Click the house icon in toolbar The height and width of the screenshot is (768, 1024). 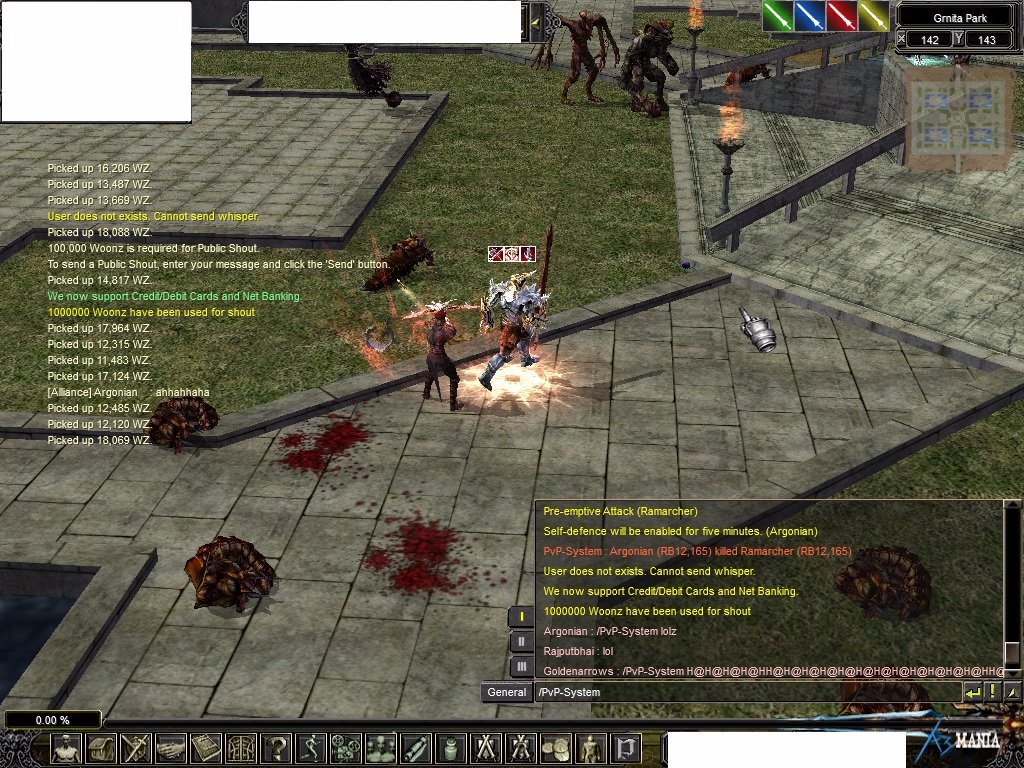tap(101, 749)
